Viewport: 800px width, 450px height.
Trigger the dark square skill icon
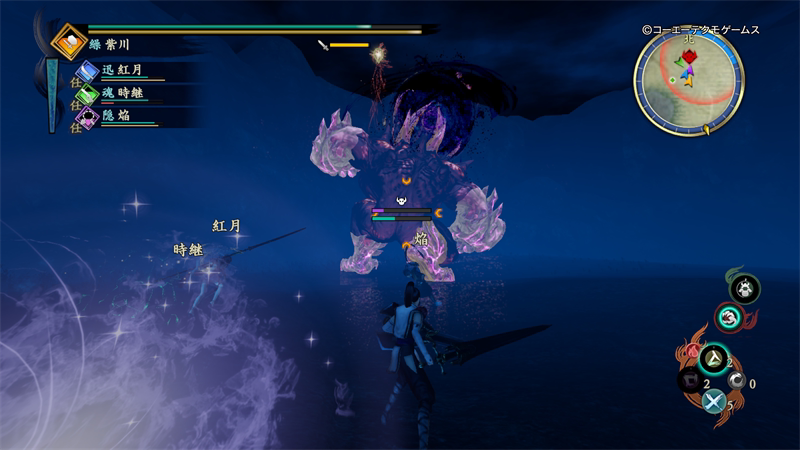coord(689,380)
